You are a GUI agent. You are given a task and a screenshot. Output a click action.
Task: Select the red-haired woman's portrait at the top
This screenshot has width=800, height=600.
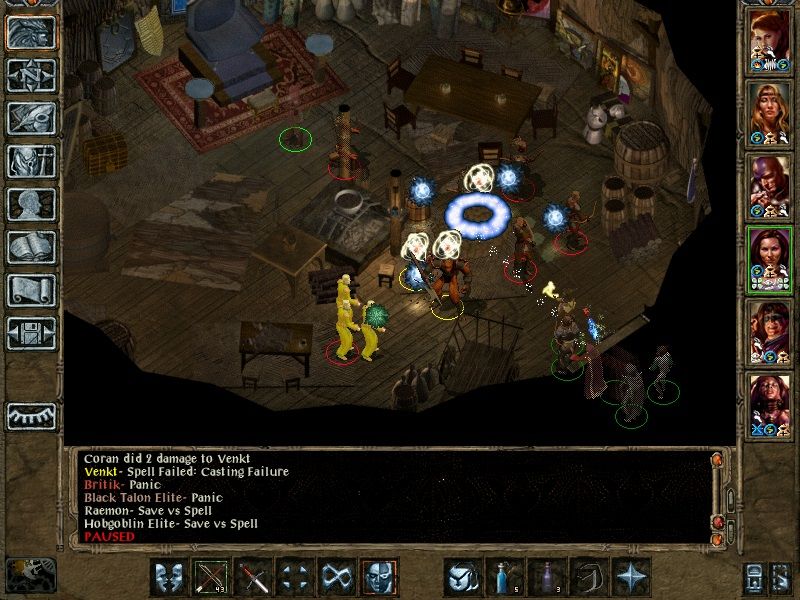769,42
